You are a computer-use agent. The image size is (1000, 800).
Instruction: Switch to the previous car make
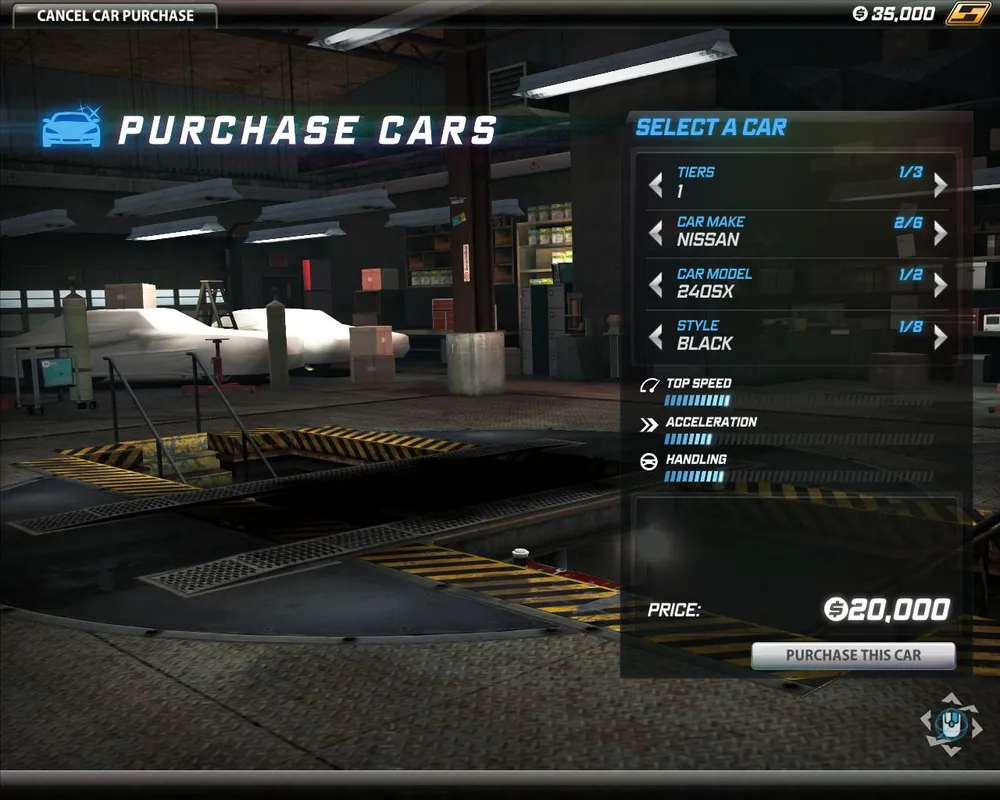click(656, 233)
